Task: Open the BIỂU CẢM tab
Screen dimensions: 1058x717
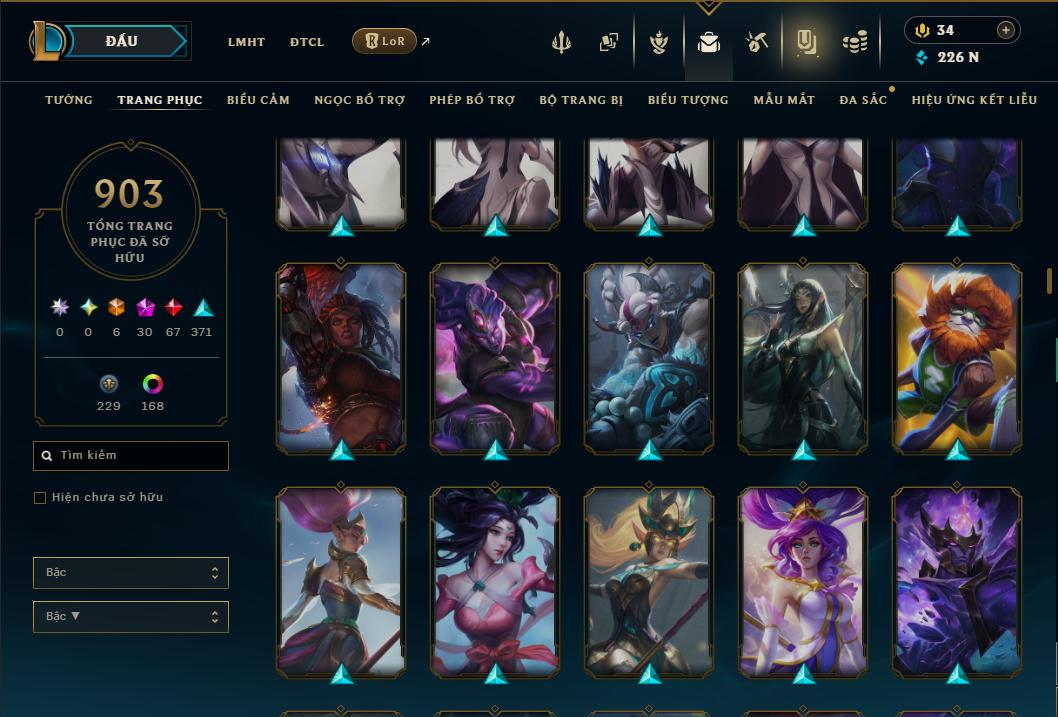Action: coord(258,100)
